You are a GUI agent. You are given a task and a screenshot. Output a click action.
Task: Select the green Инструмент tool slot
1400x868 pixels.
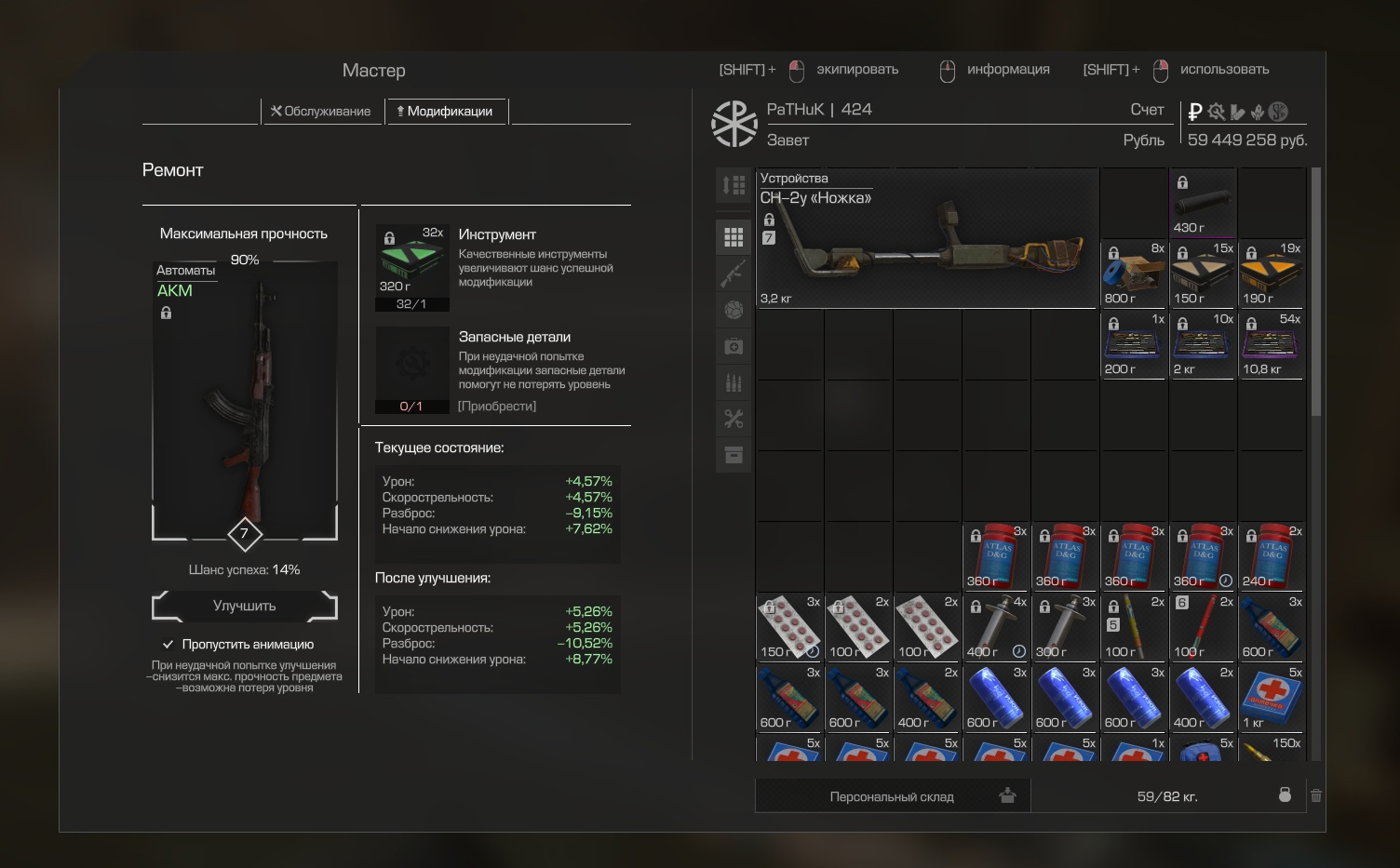coord(411,265)
